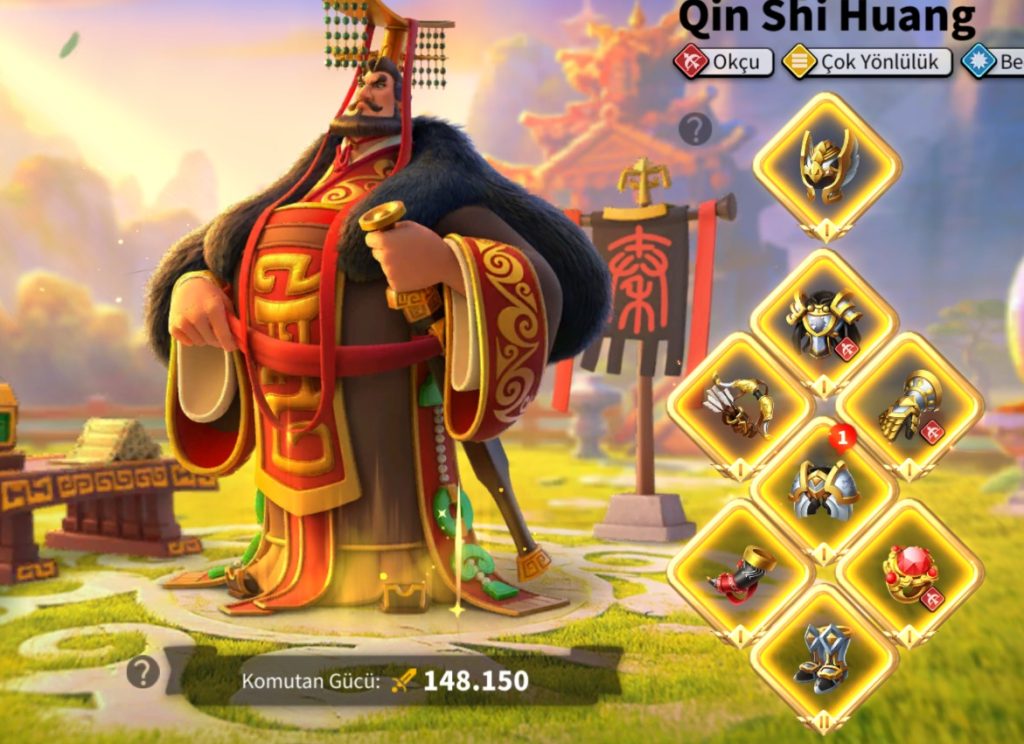Open the help icon beside Komutan Gücü

tap(143, 672)
